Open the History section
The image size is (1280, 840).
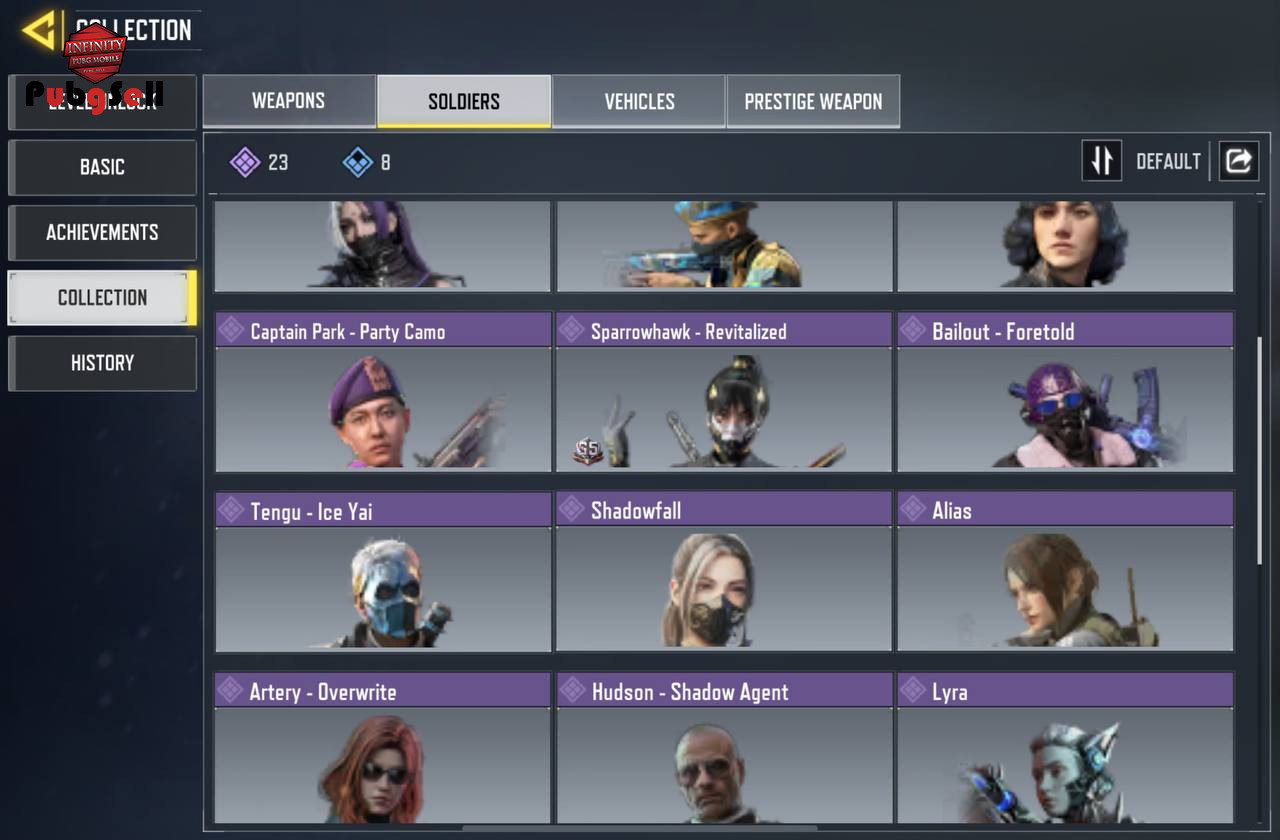click(x=102, y=363)
